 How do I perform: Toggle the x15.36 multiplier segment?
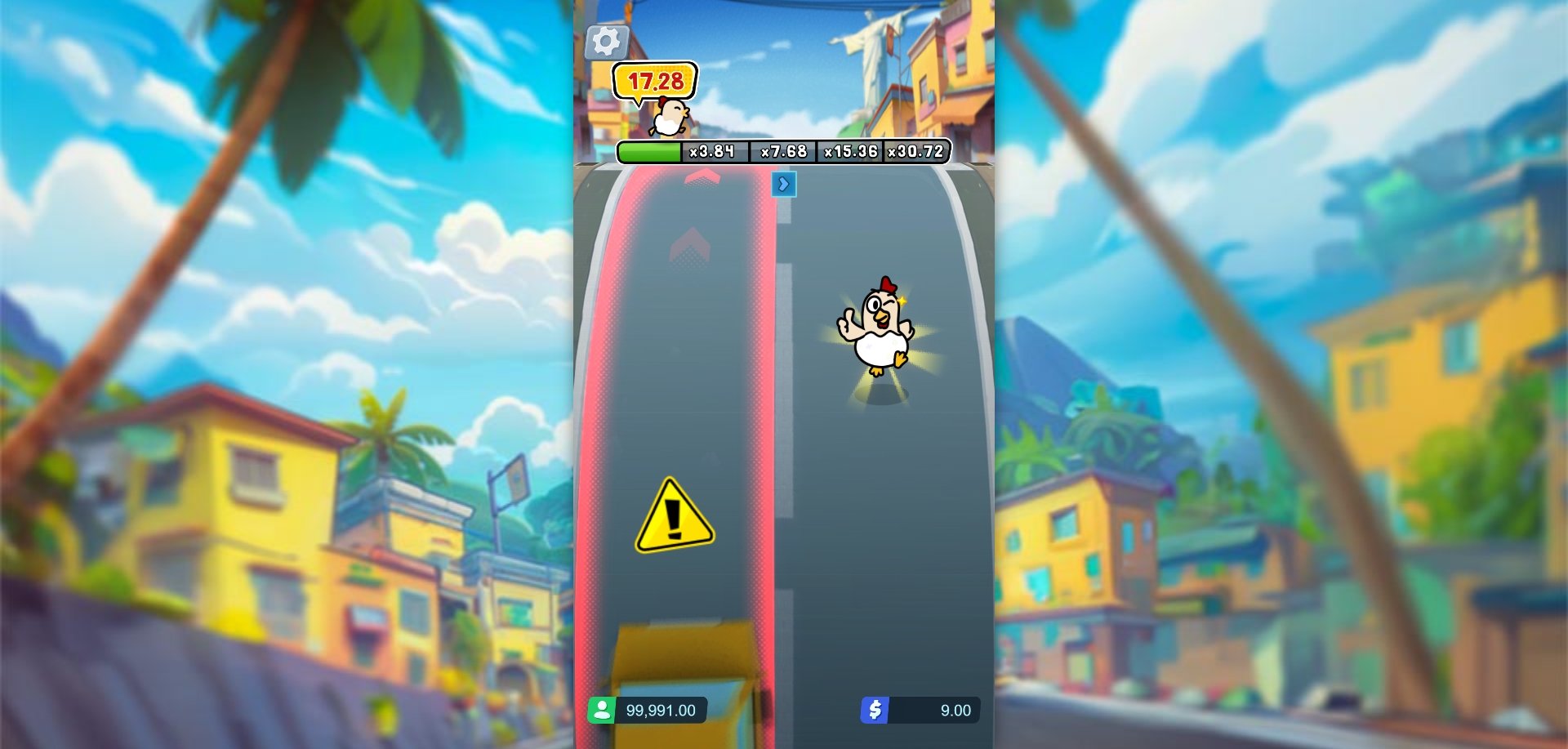coord(849,151)
